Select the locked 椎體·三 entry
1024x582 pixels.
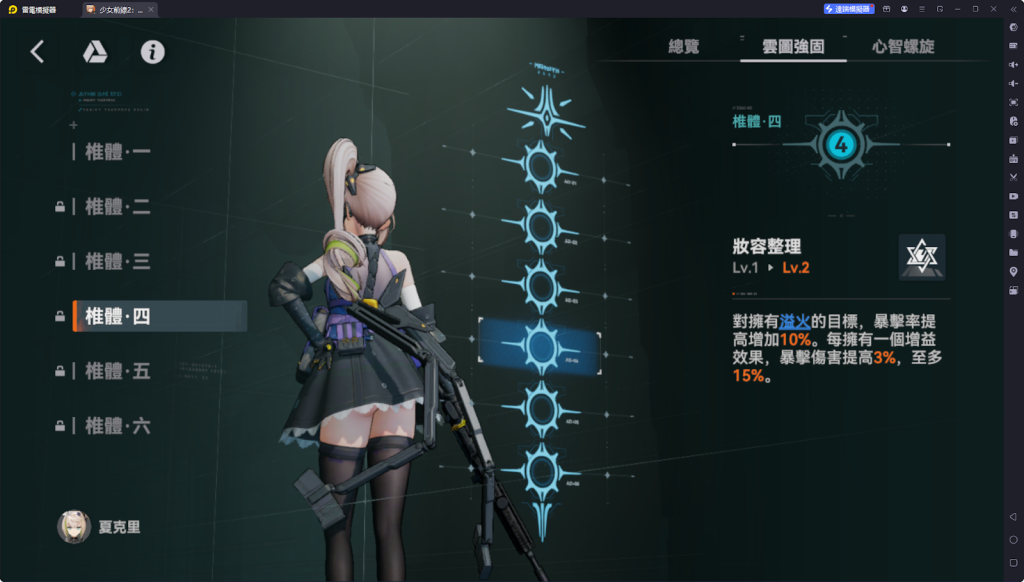[x=117, y=262]
